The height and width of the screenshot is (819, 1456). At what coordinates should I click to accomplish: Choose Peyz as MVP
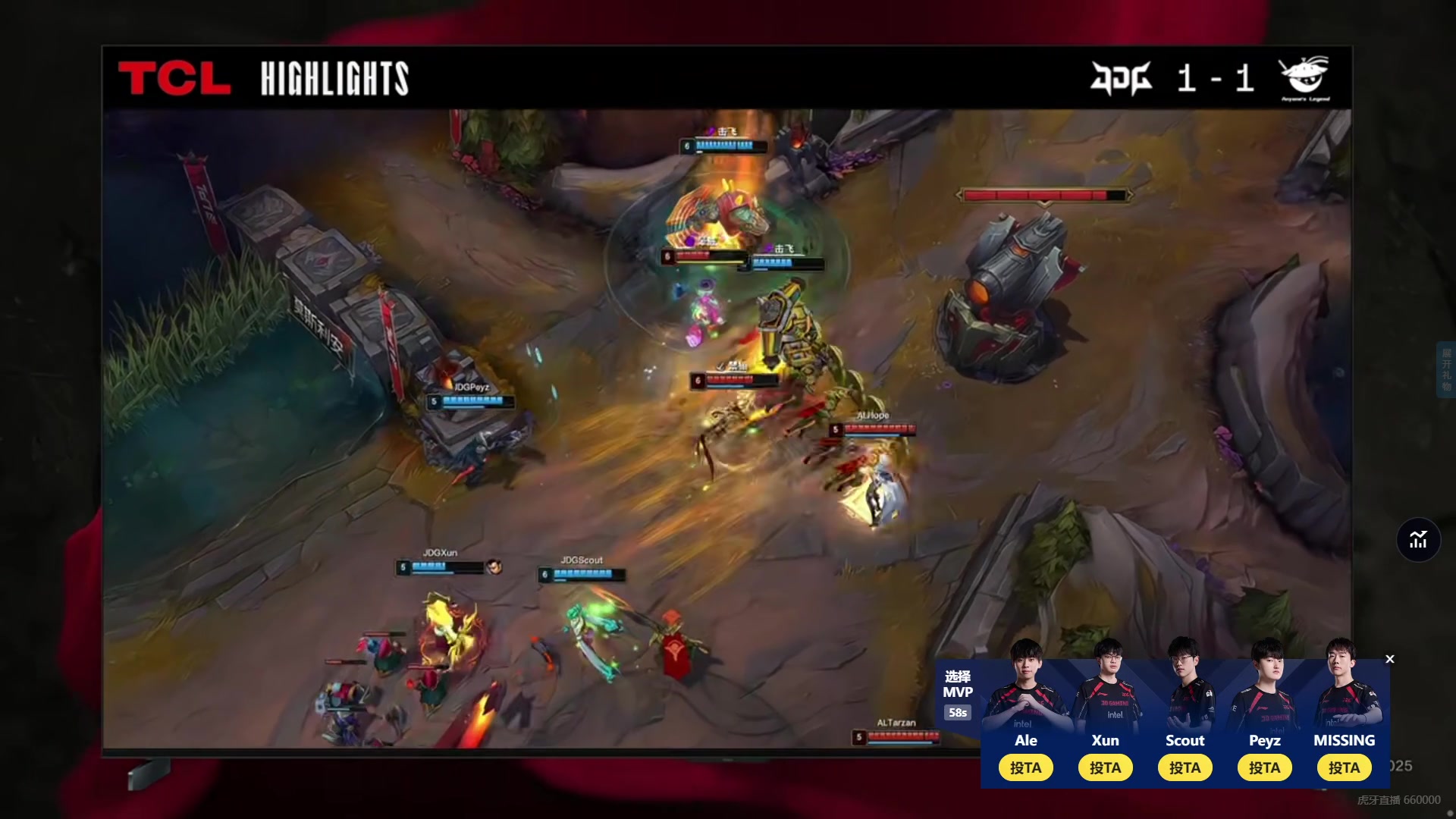pyautogui.click(x=1264, y=767)
